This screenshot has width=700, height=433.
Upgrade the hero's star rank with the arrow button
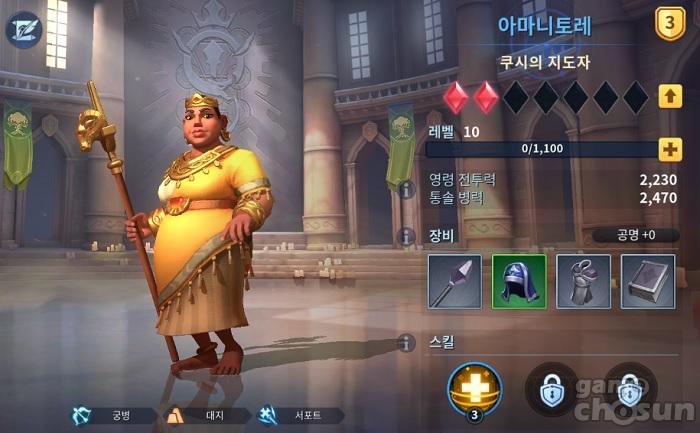[670, 97]
